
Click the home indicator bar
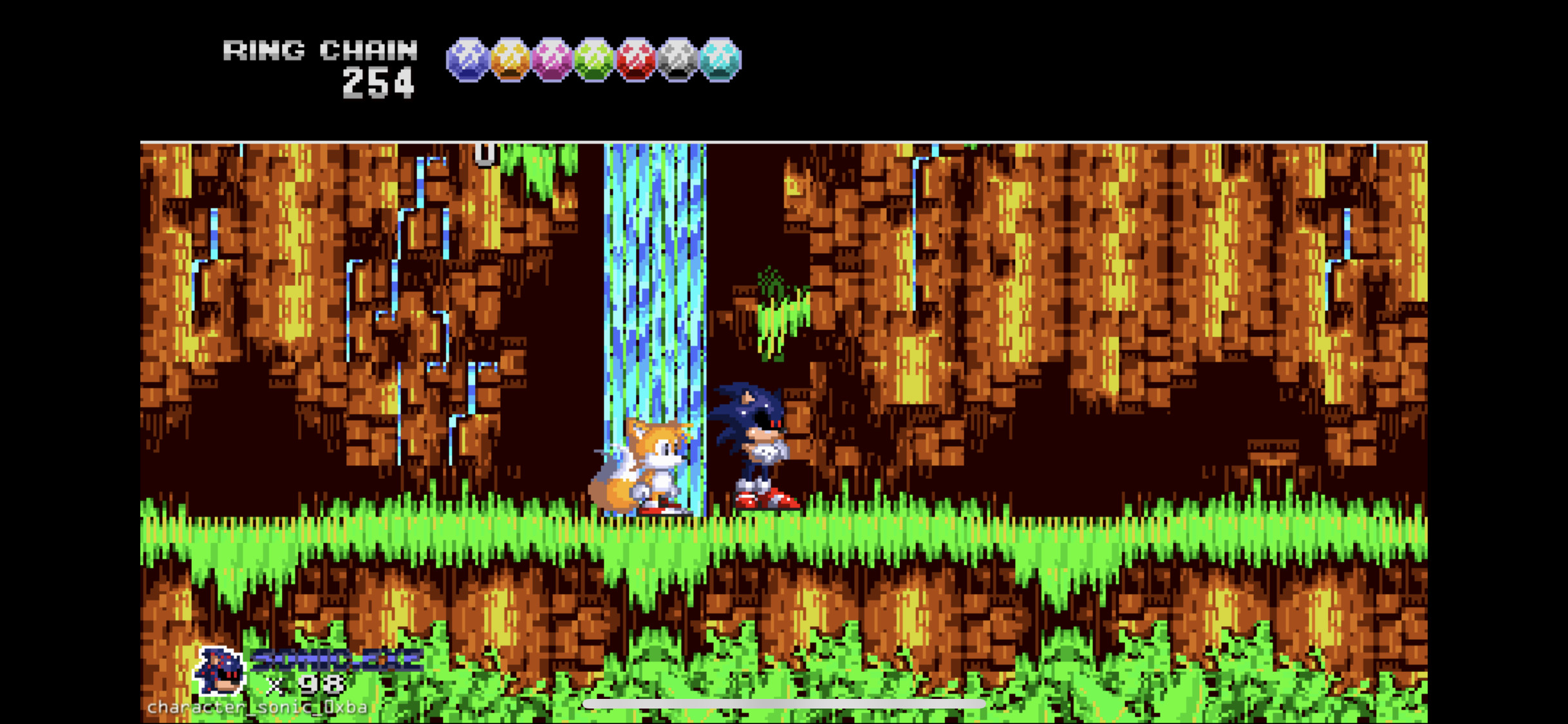click(784, 703)
